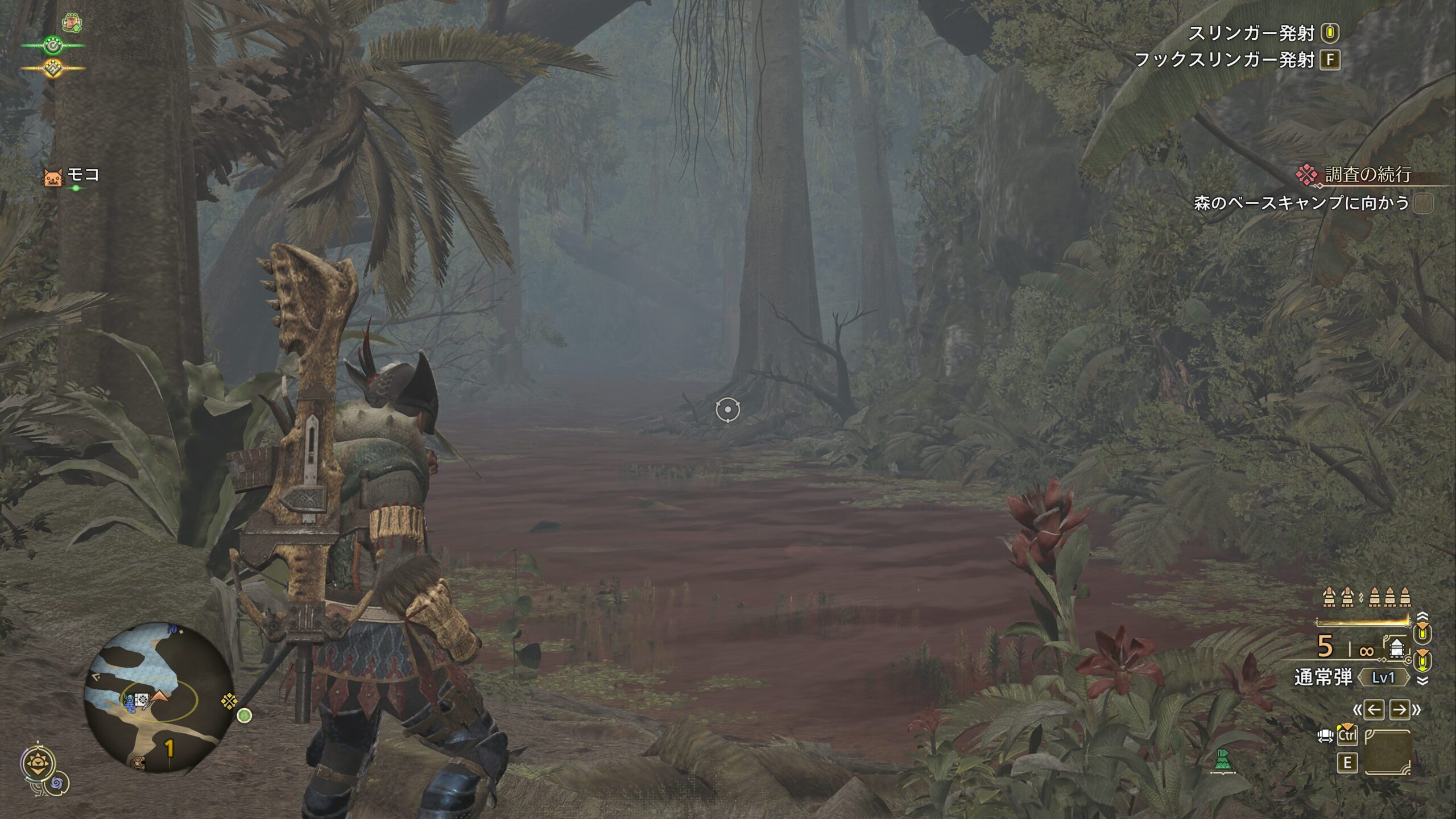Click the 森のベースキャンプに向かう objective checkbox
This screenshot has width=1456, height=819.
click(1423, 203)
